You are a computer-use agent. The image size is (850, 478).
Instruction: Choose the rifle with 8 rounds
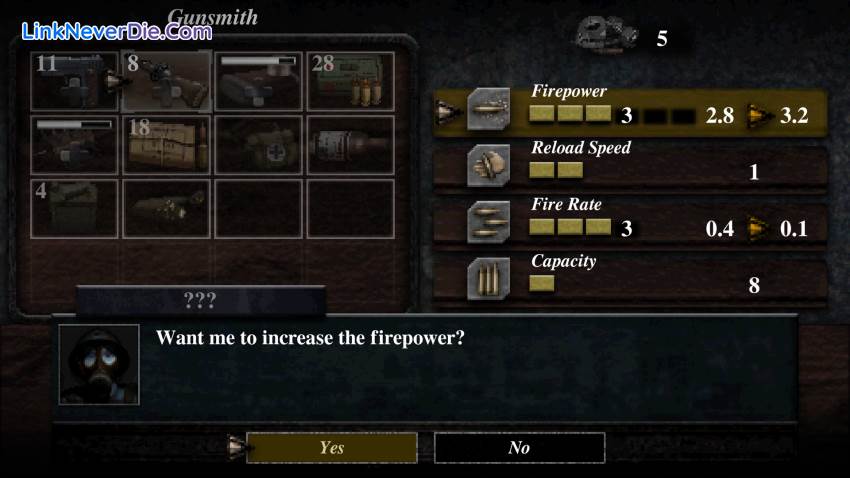tap(166, 81)
